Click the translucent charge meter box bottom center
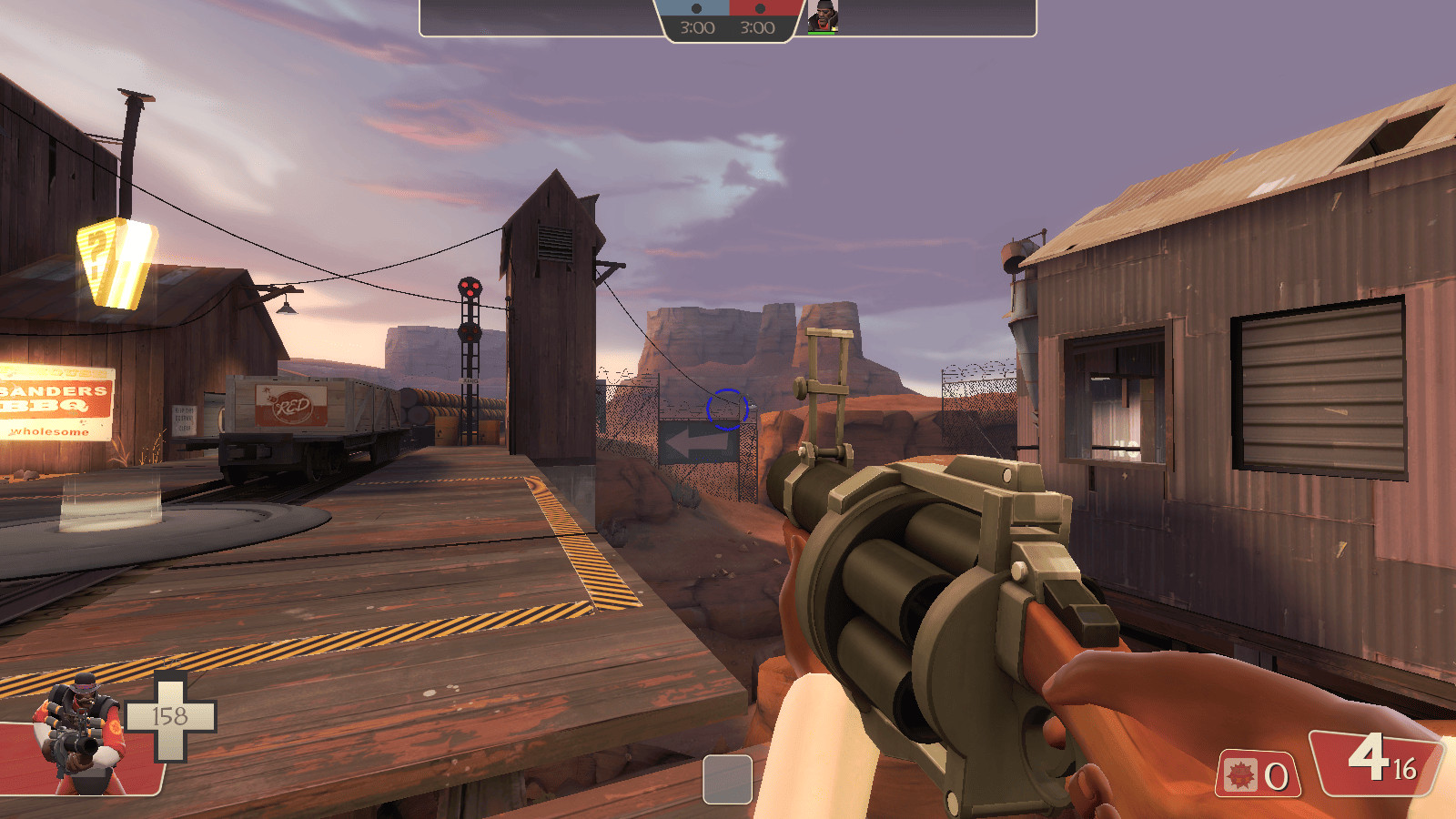 point(727,777)
